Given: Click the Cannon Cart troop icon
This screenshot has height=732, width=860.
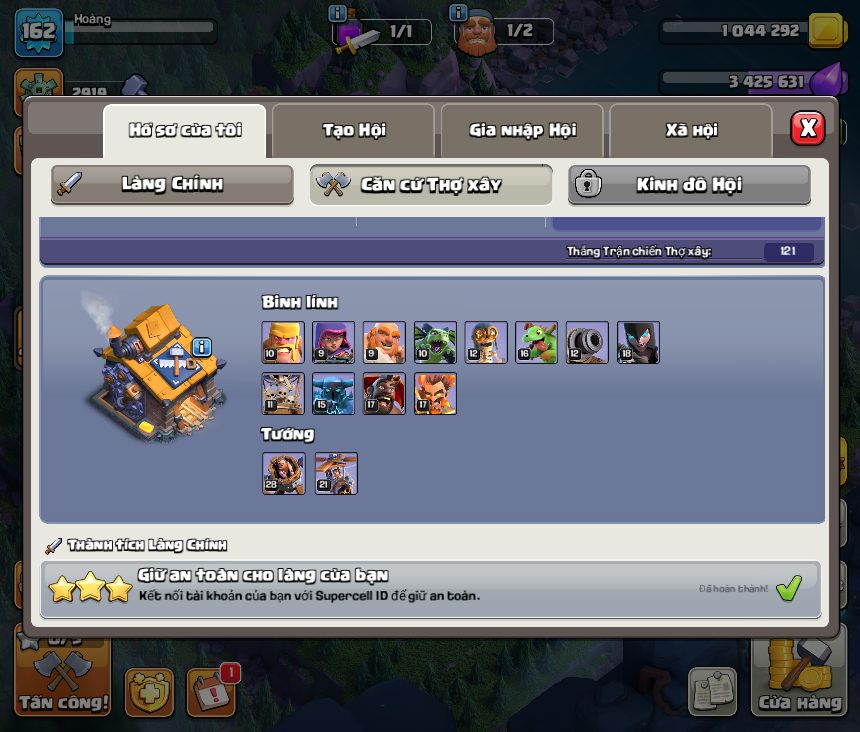Looking at the screenshot, I should click(587, 342).
